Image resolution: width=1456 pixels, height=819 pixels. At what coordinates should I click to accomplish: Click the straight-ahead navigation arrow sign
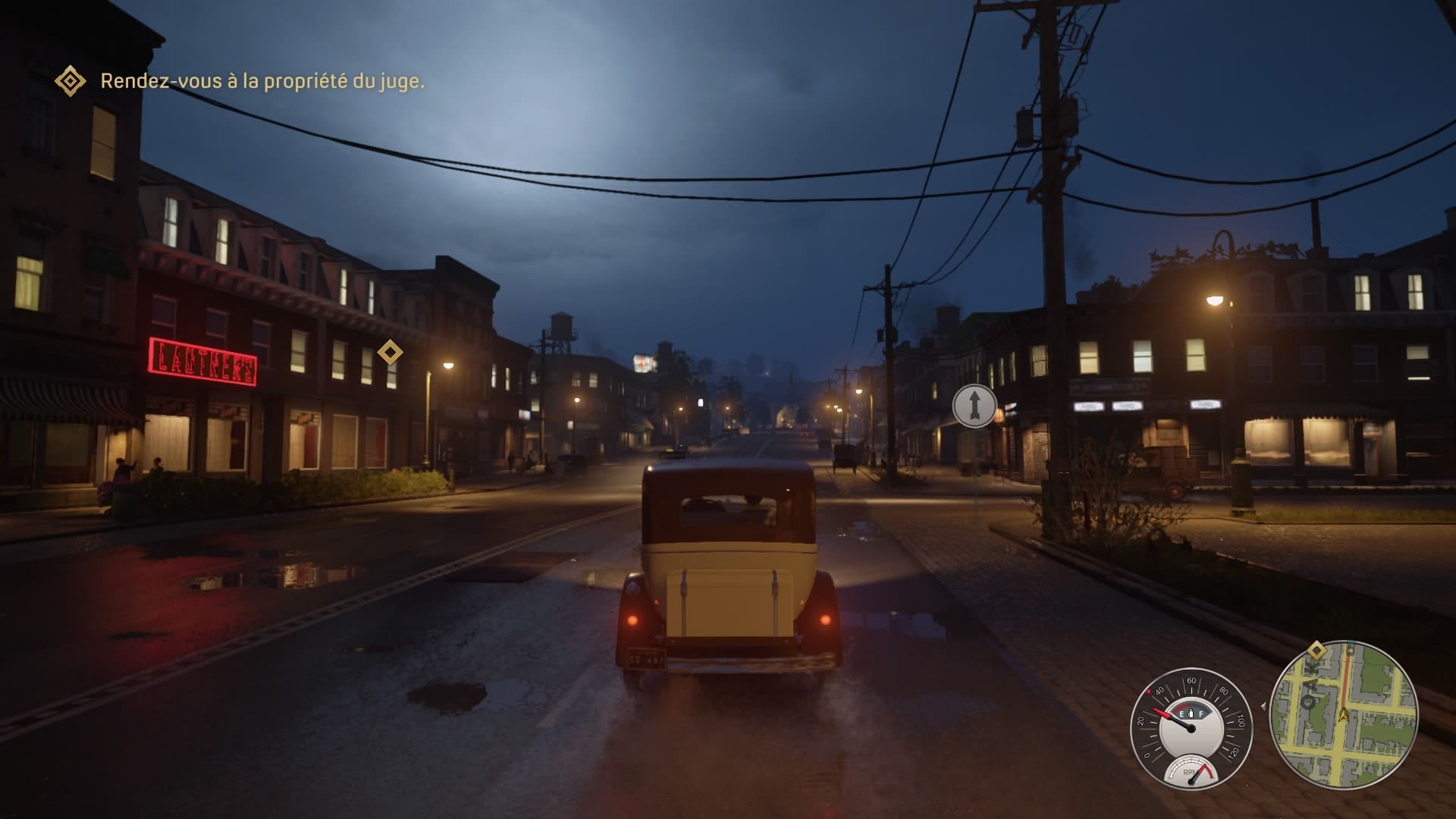[x=974, y=406]
